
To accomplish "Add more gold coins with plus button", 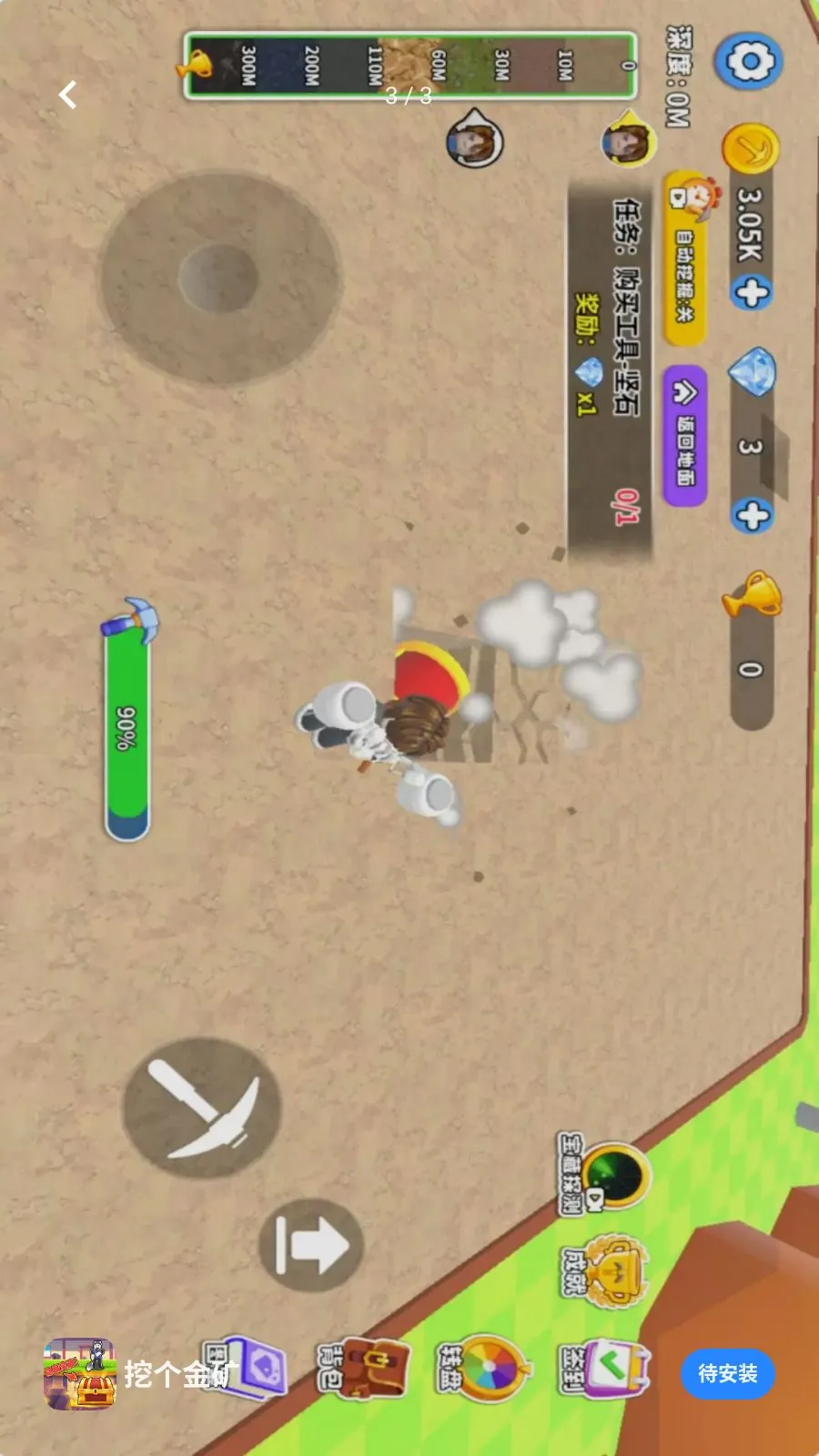I will (x=751, y=293).
